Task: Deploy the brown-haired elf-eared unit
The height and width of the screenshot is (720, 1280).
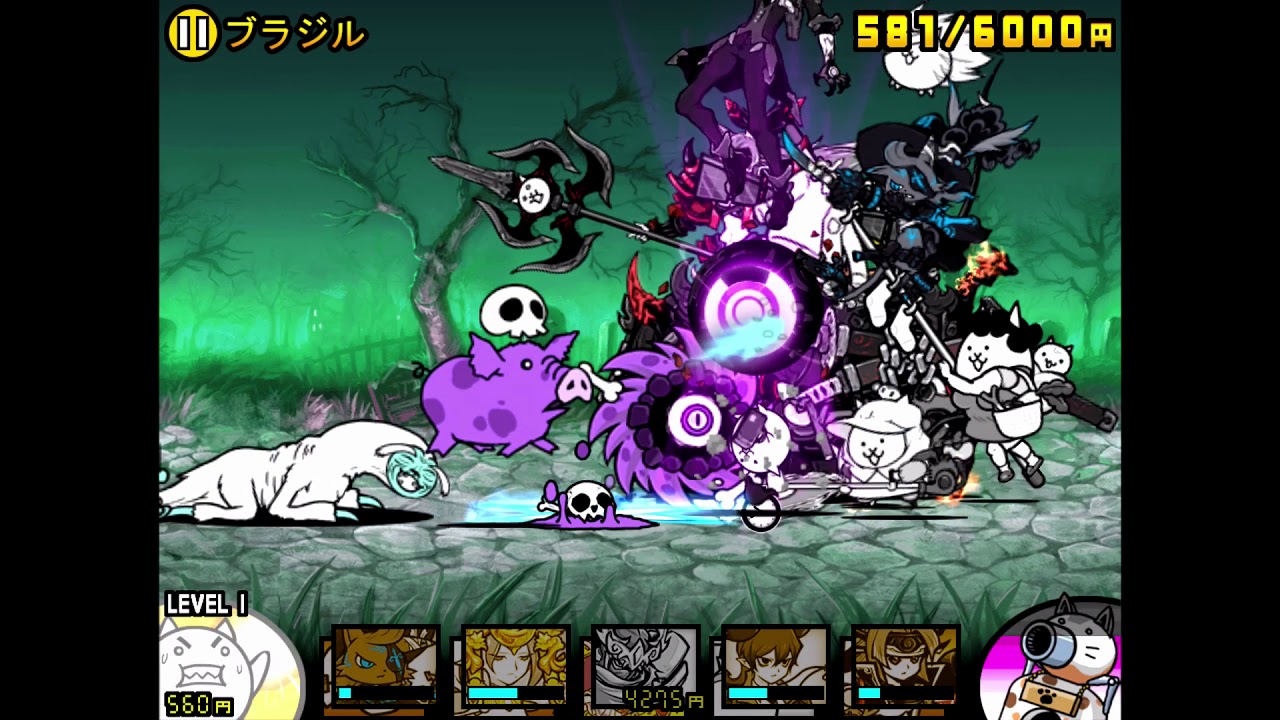Action: (x=775, y=666)
